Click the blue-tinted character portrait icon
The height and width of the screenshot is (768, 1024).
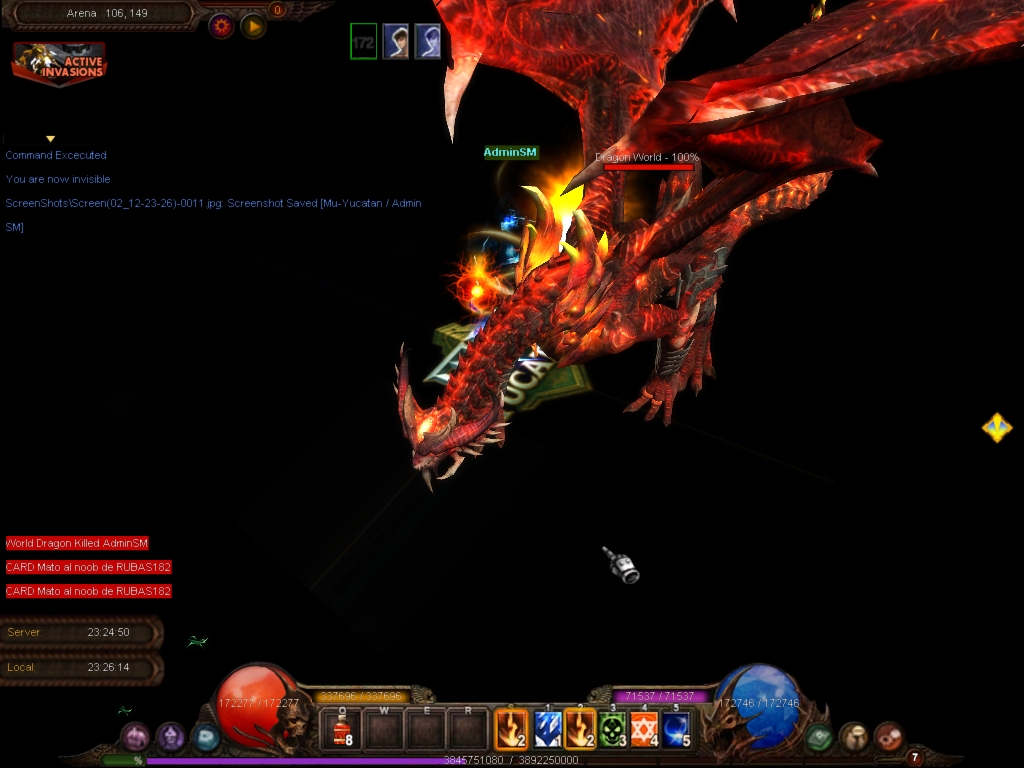coord(428,42)
